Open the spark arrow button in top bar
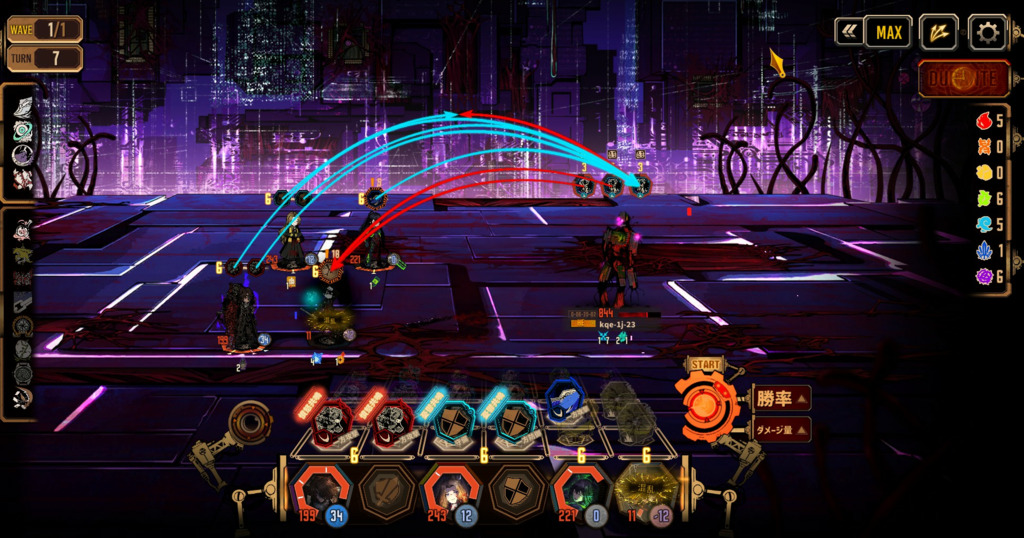The height and width of the screenshot is (538, 1024). click(x=938, y=32)
